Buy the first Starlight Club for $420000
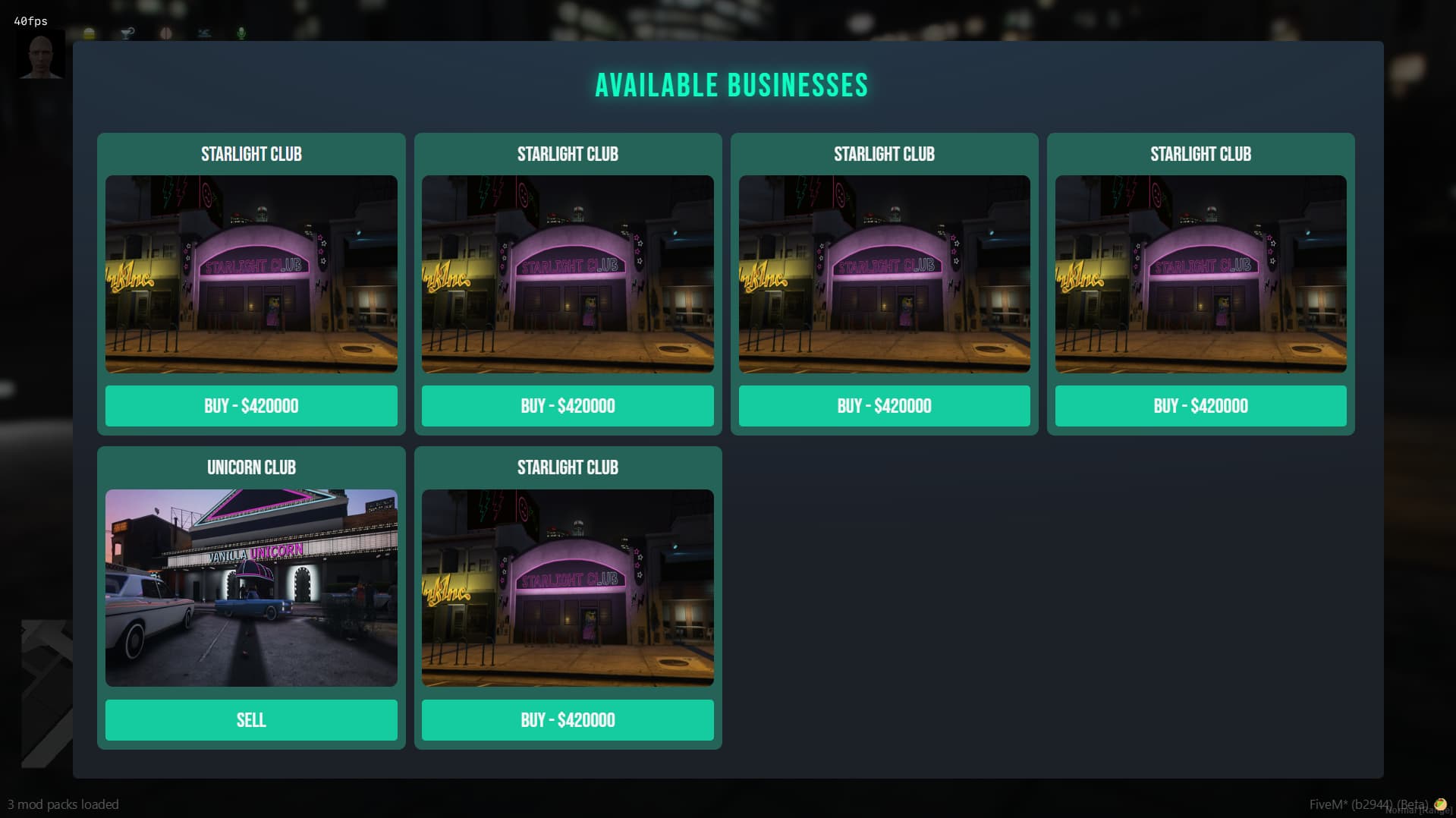This screenshot has height=818, width=1456. coord(250,406)
